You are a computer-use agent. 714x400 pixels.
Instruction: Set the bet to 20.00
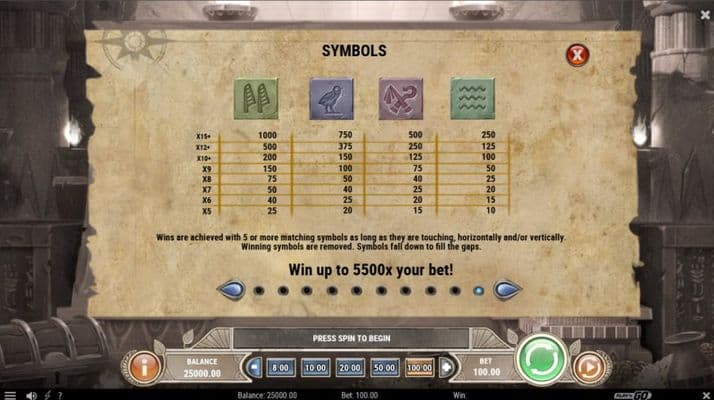pos(349,368)
